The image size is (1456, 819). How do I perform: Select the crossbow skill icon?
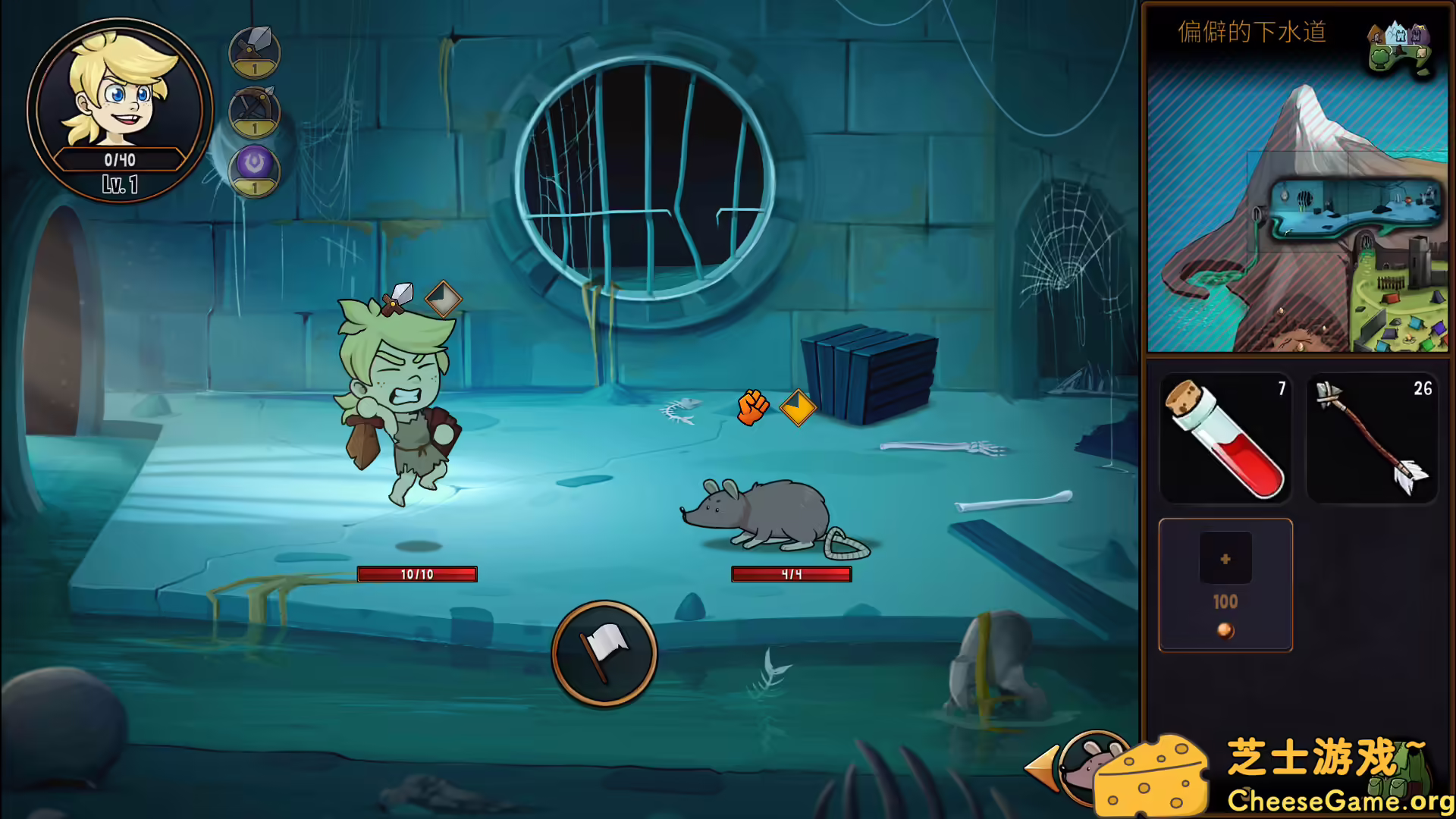pyautogui.click(x=253, y=112)
